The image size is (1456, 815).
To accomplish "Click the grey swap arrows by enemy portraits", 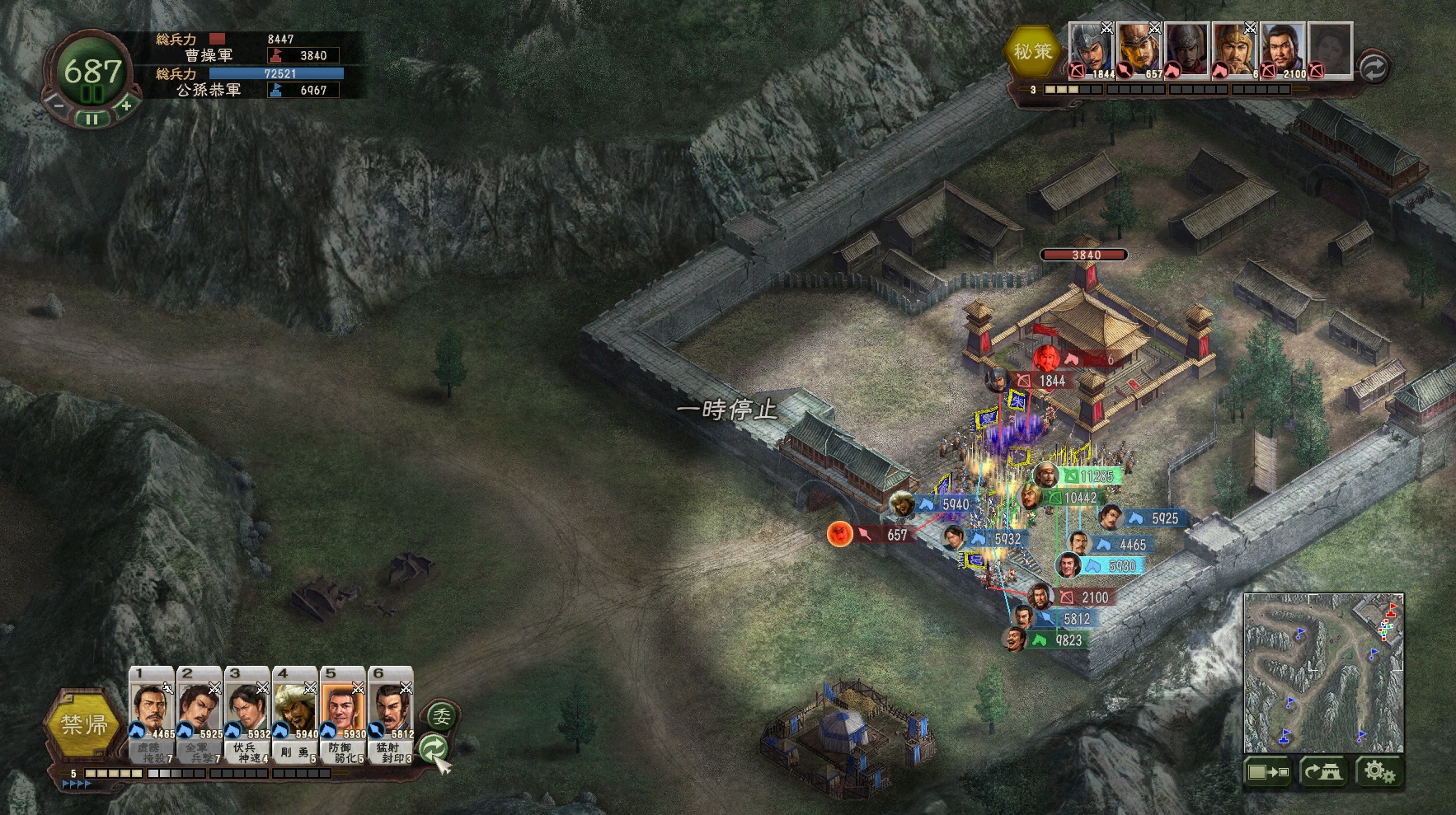I will [1373, 67].
